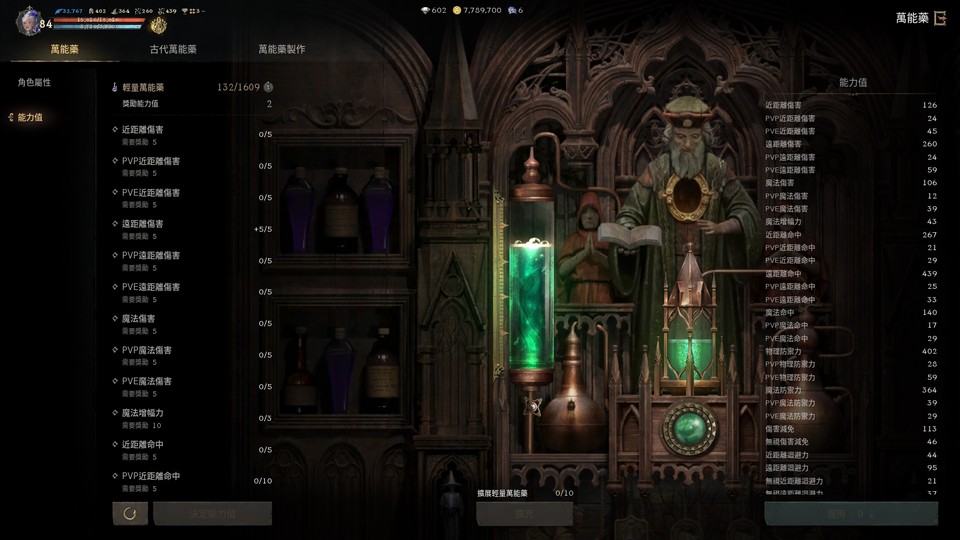Switch to the 古代萬能藥 tab
Screen dimensions: 960x540
[173, 49]
